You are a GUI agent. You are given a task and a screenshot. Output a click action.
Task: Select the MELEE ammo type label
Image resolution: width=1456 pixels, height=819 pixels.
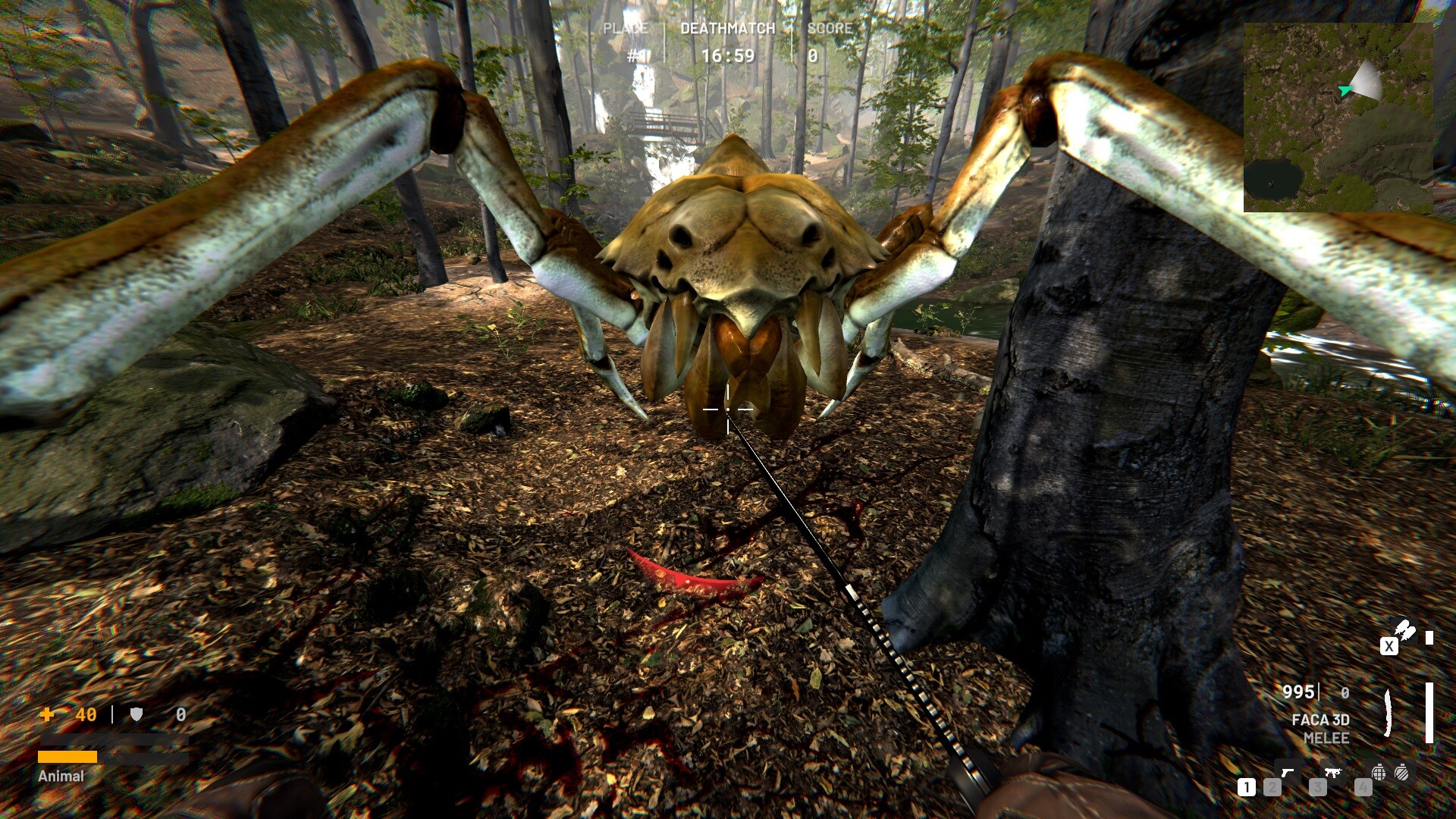point(1327,738)
